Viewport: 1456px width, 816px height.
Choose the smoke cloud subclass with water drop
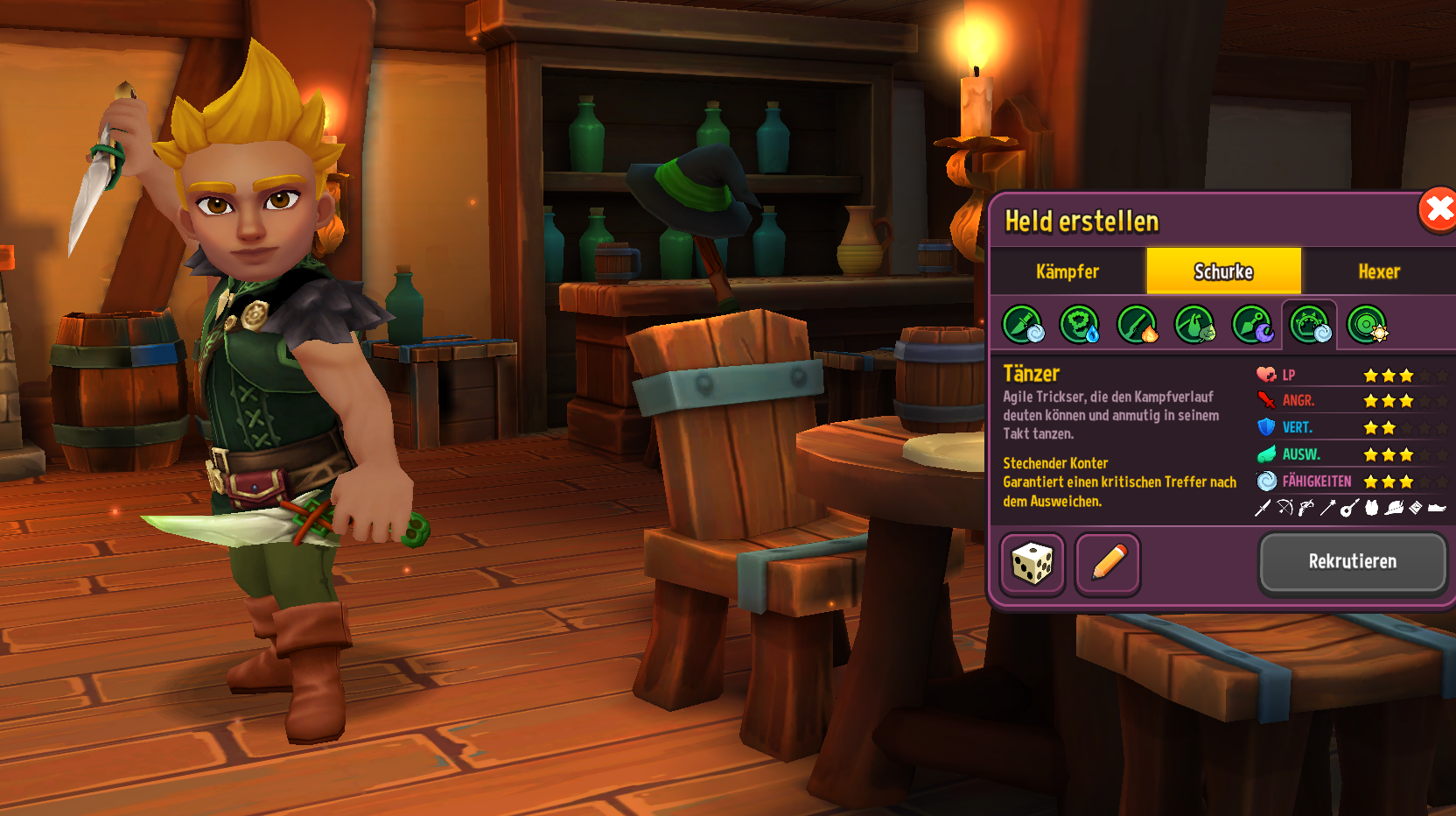tap(1080, 325)
